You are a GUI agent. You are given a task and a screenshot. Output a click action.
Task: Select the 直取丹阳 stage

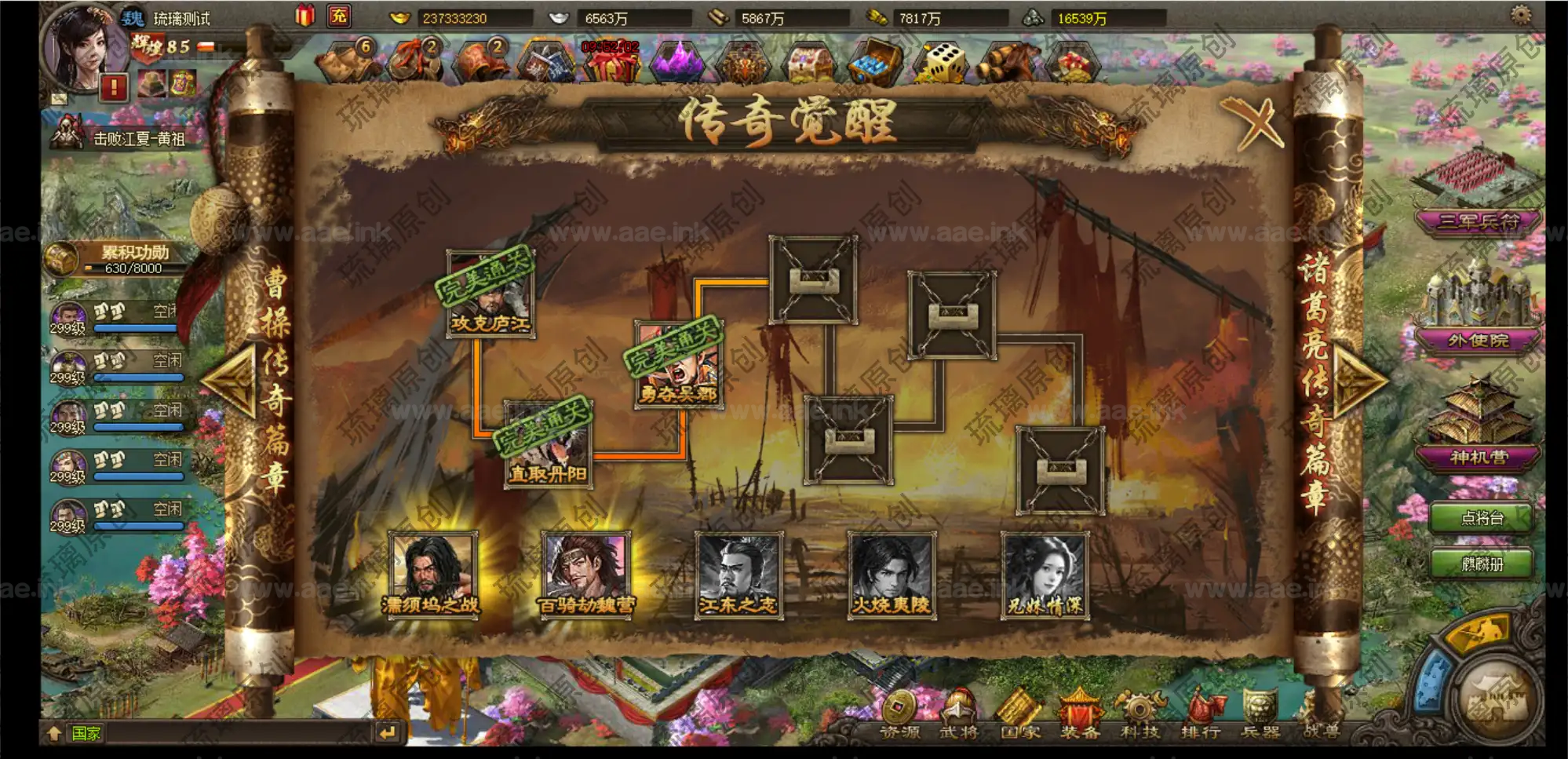tap(547, 445)
